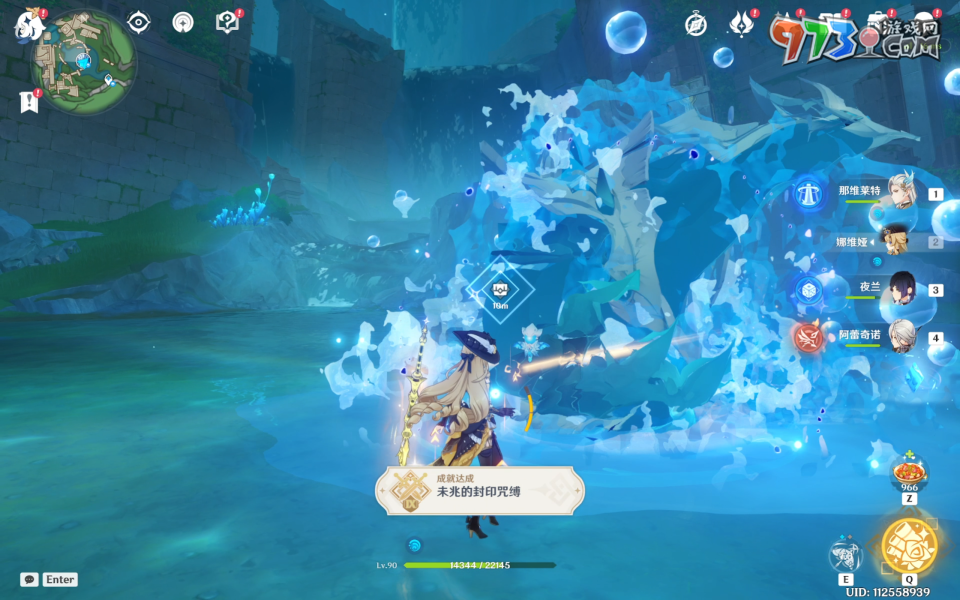Open chat with the speech bubble icon

click(30, 579)
